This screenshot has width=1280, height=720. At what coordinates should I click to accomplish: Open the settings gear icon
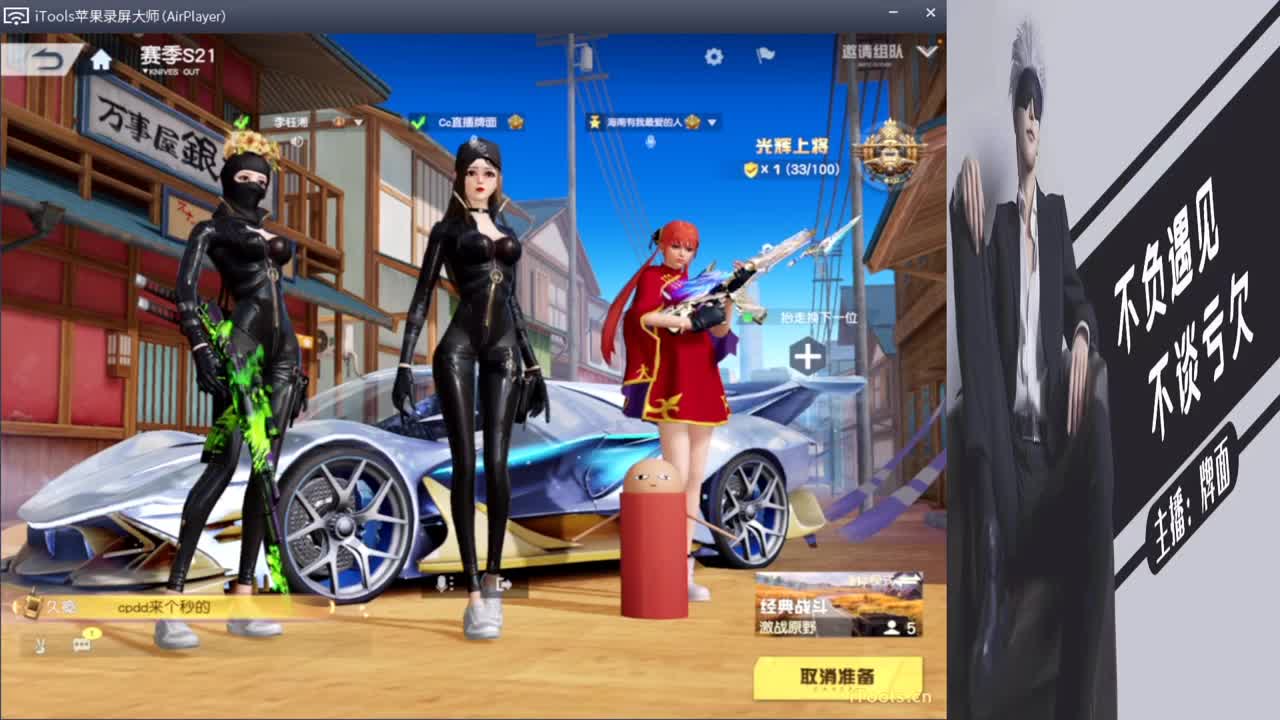point(714,56)
